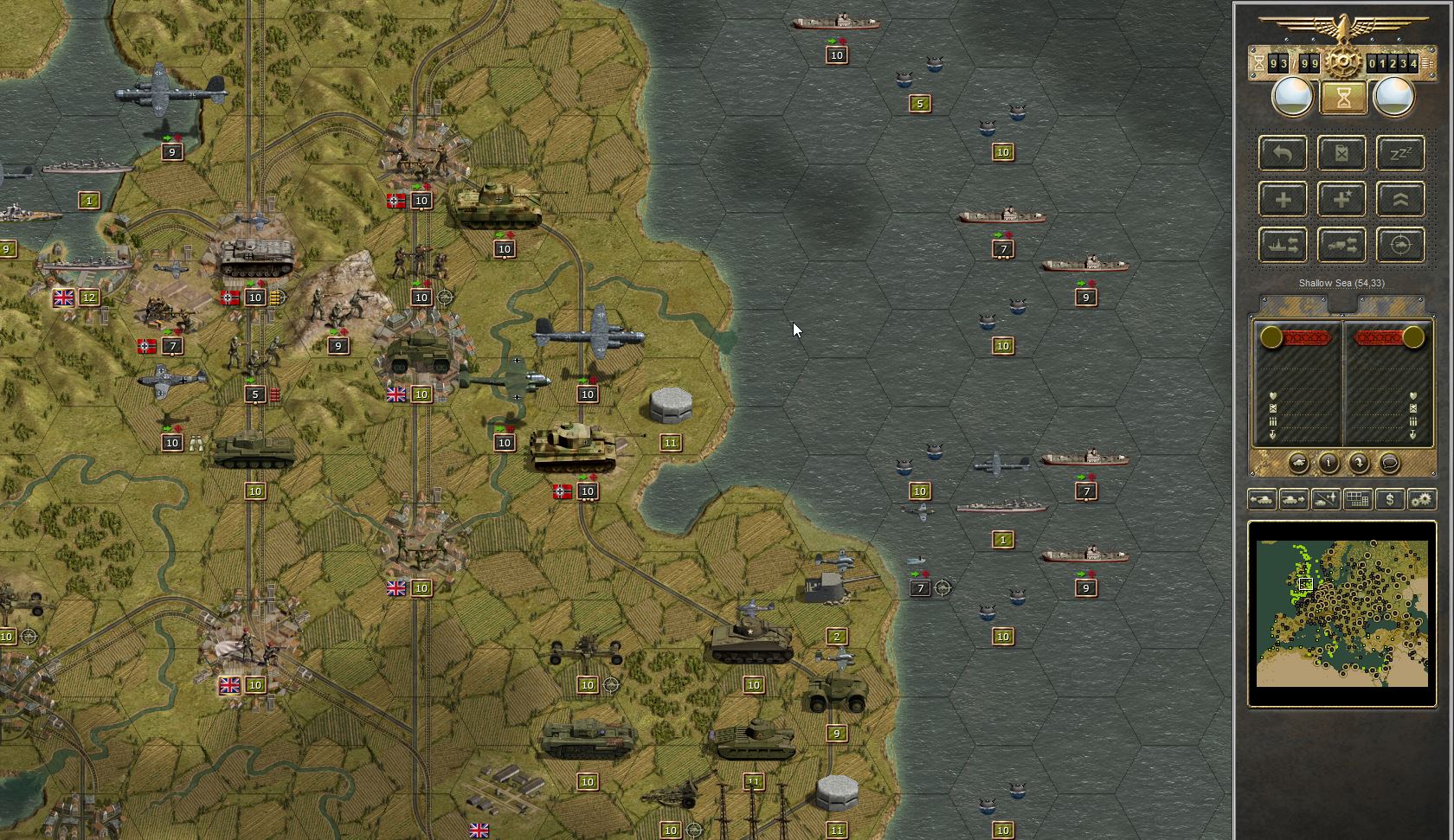Toggle the hex grid overlay
The height and width of the screenshot is (840, 1454).
(1357, 499)
